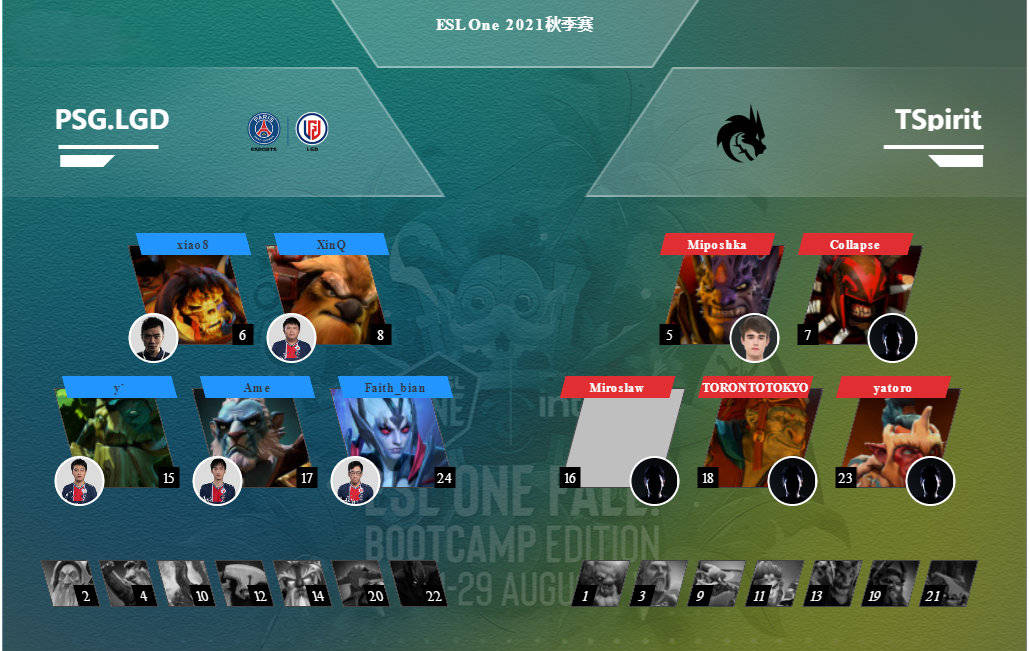Click the Team Spirit dragon logo
The image size is (1029, 651).
(741, 133)
